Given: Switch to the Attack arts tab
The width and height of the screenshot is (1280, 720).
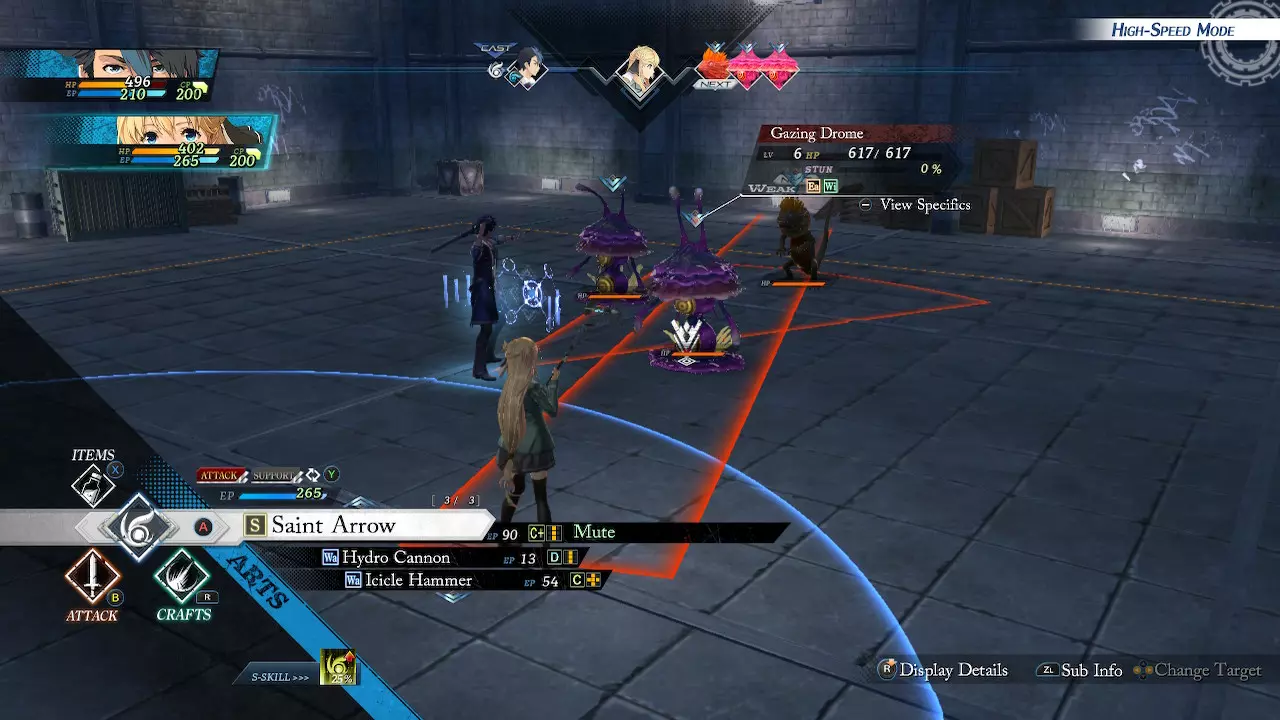Looking at the screenshot, I should (220, 475).
